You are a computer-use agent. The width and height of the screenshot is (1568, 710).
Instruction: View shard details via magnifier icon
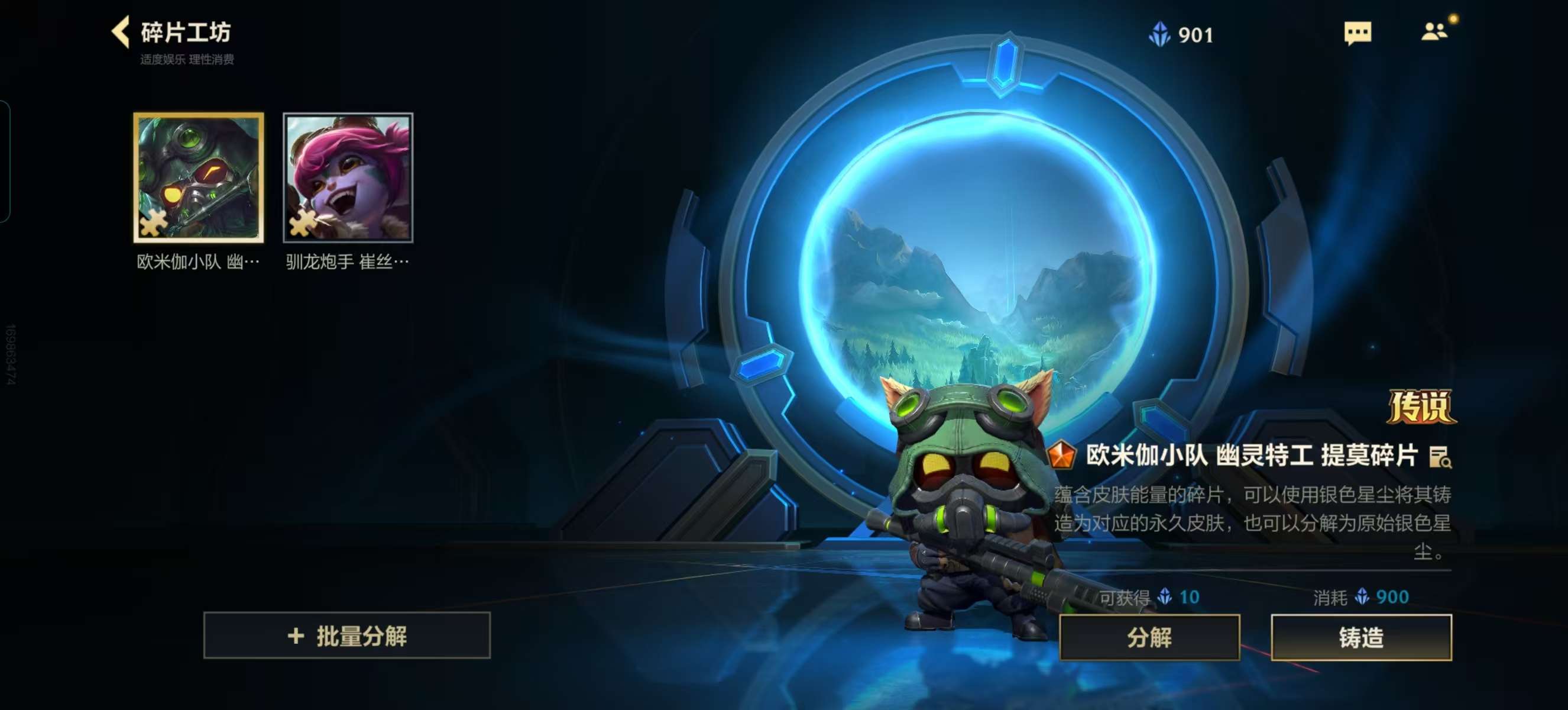click(x=1440, y=457)
